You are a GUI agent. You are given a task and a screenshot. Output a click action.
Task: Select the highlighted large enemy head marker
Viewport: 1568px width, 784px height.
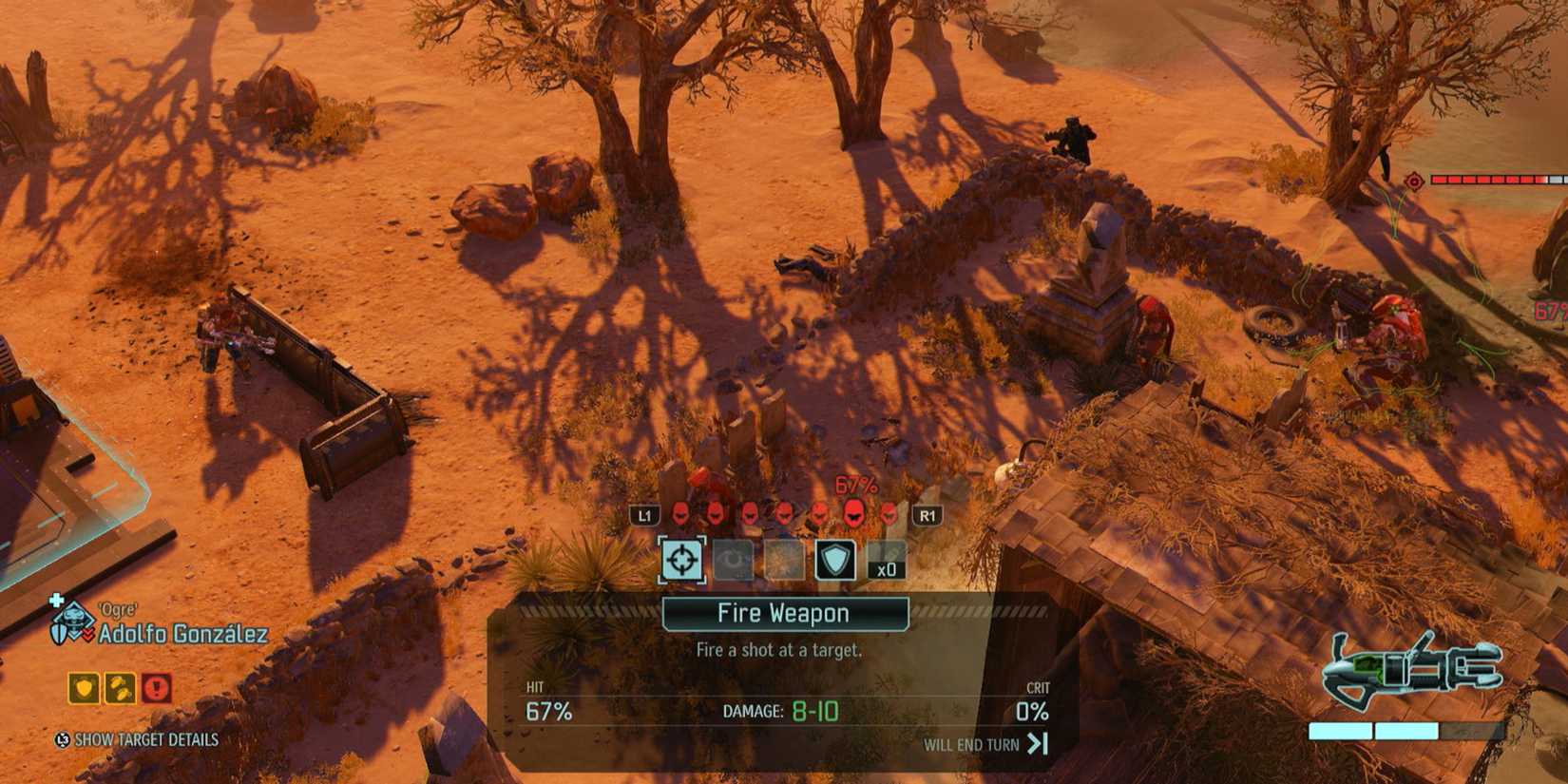(853, 514)
